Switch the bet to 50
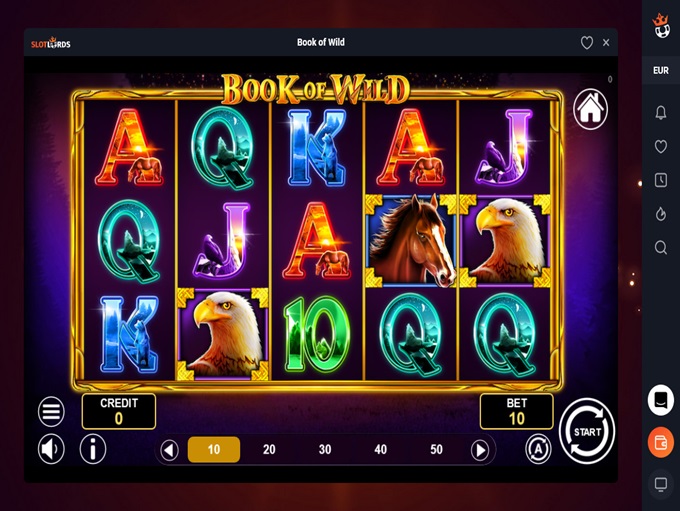The image size is (680, 511). 436,450
